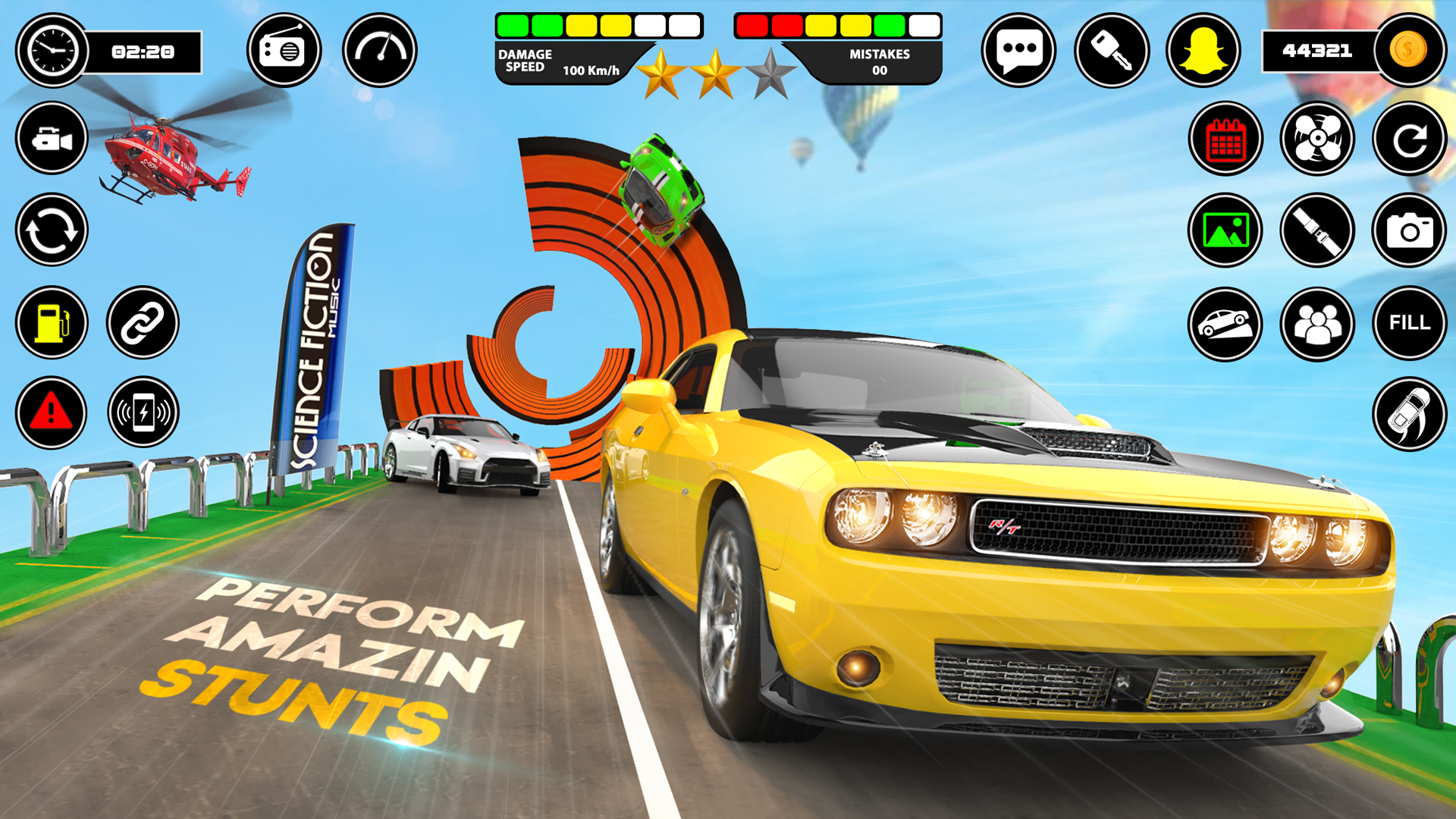Tap the restart level button
Image resolution: width=1456 pixels, height=819 pixels.
(x=1409, y=138)
